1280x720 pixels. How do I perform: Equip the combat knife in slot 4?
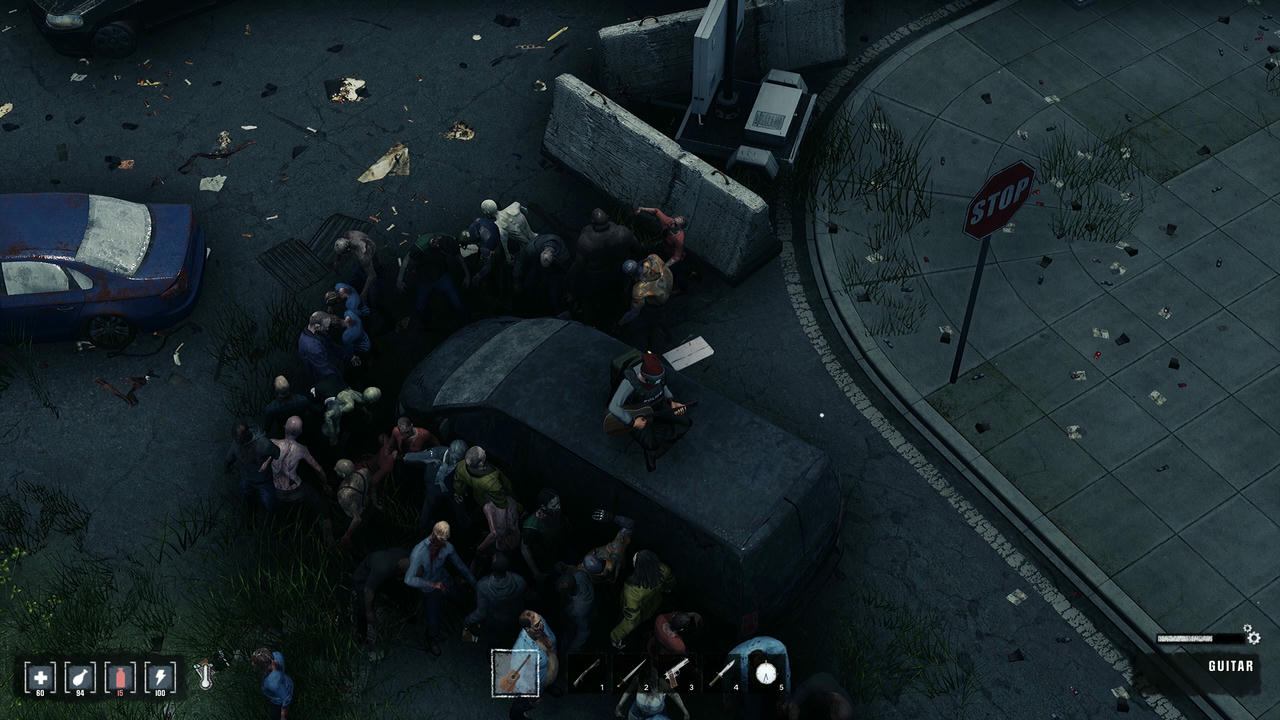tap(722, 672)
